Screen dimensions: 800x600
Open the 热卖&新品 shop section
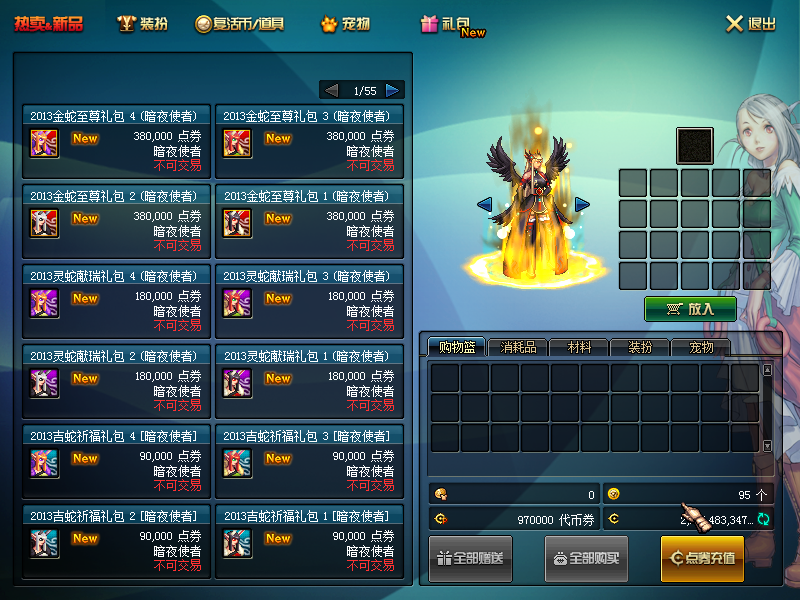tap(49, 24)
